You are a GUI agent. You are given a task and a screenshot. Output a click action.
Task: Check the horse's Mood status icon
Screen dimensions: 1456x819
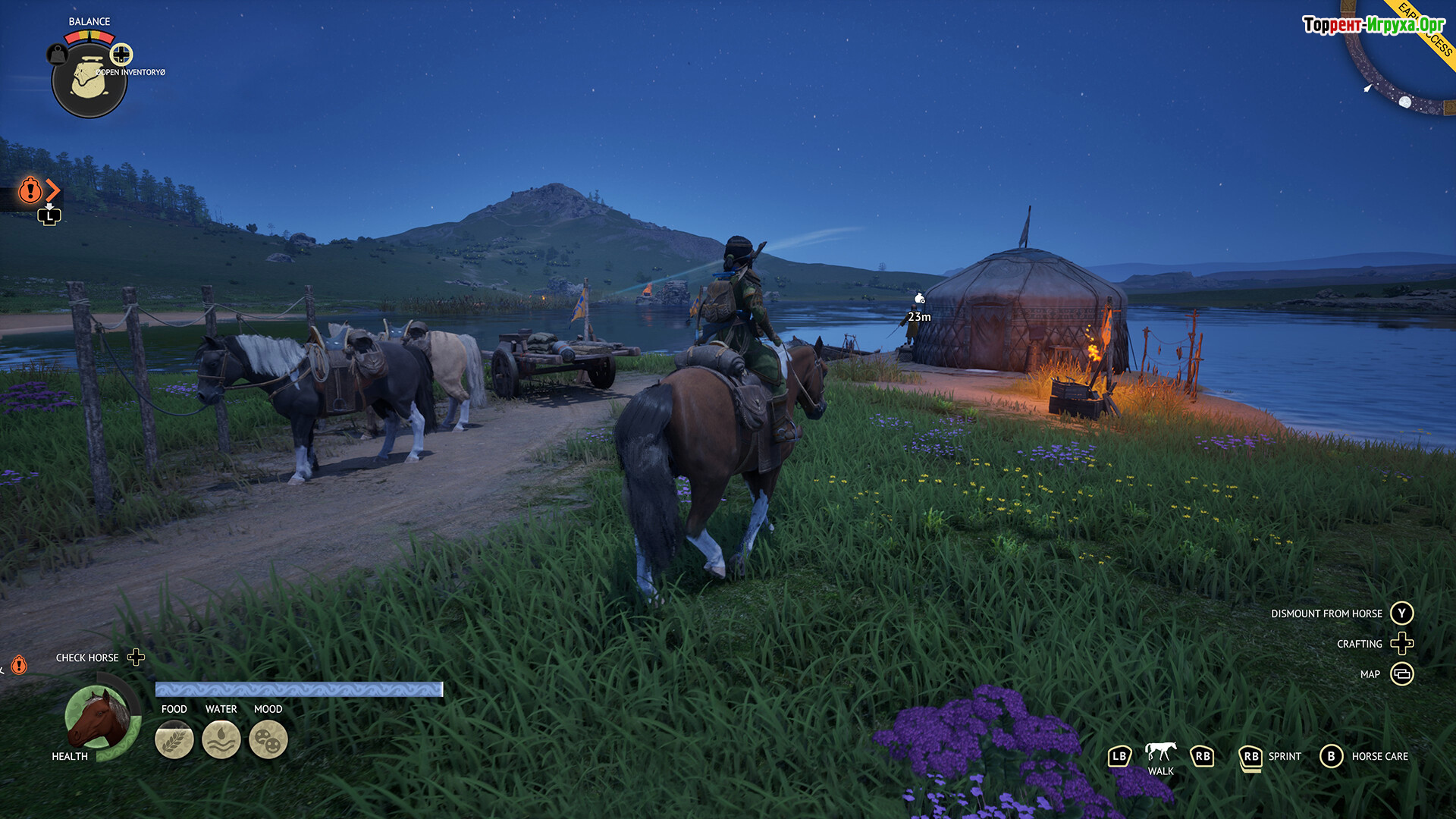tap(268, 739)
